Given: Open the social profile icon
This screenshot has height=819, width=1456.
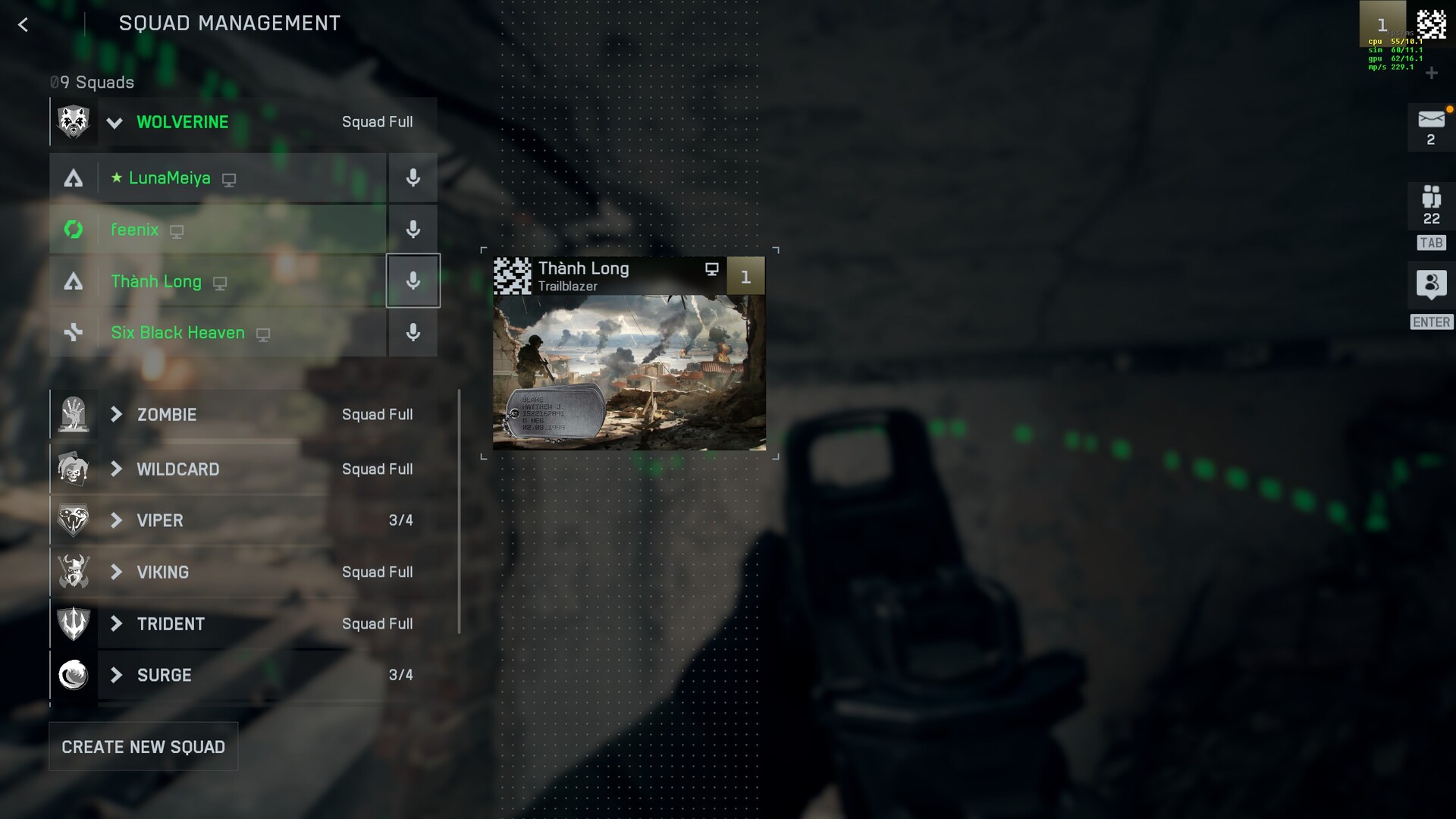Looking at the screenshot, I should pos(1431,285).
